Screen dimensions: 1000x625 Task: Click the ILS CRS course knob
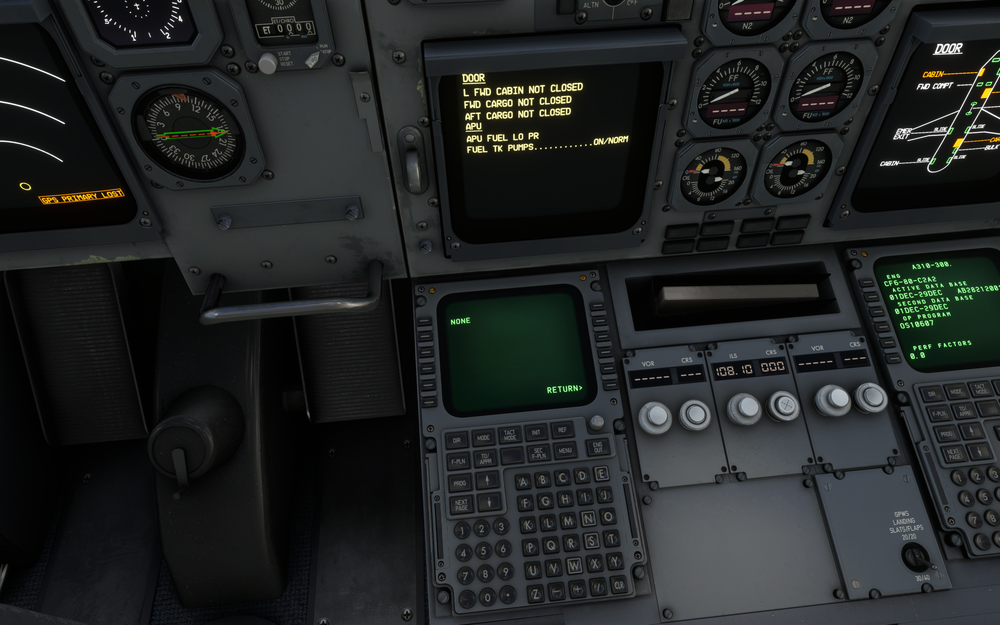[x=784, y=405]
